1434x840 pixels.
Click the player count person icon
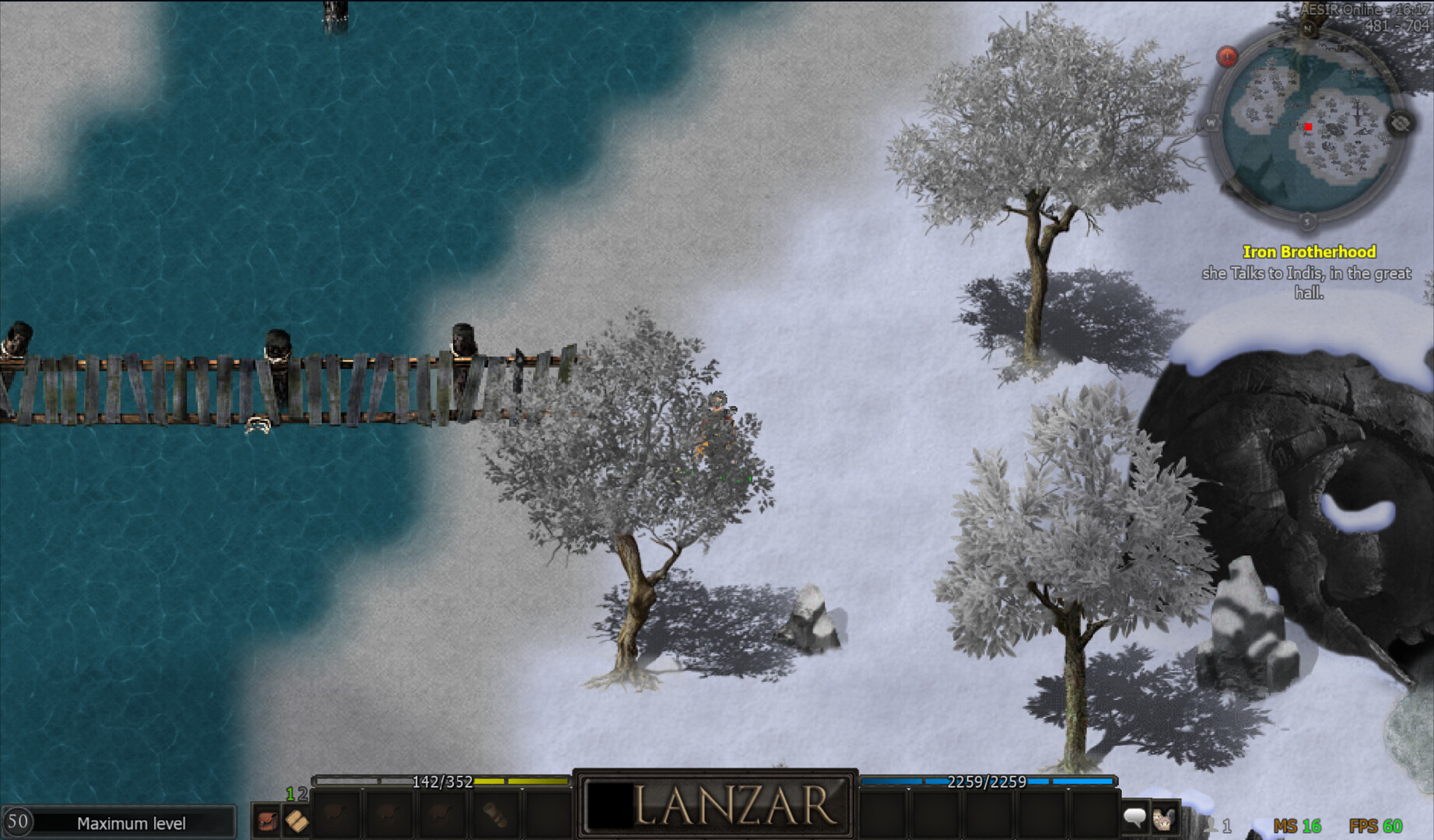coord(1211,823)
